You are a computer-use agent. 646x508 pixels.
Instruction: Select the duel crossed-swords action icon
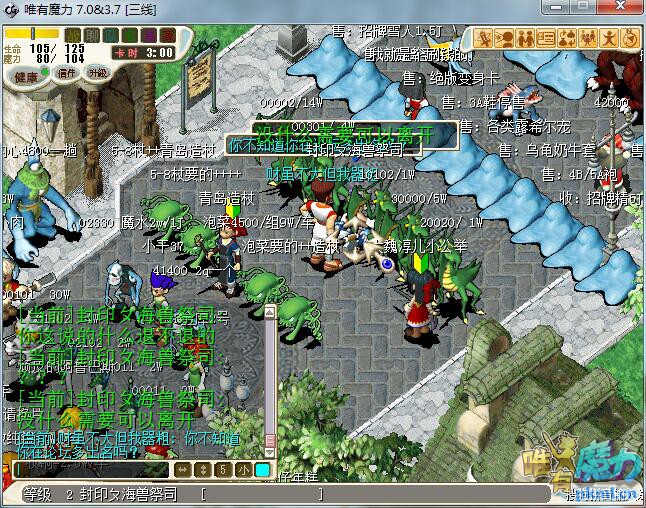point(484,38)
